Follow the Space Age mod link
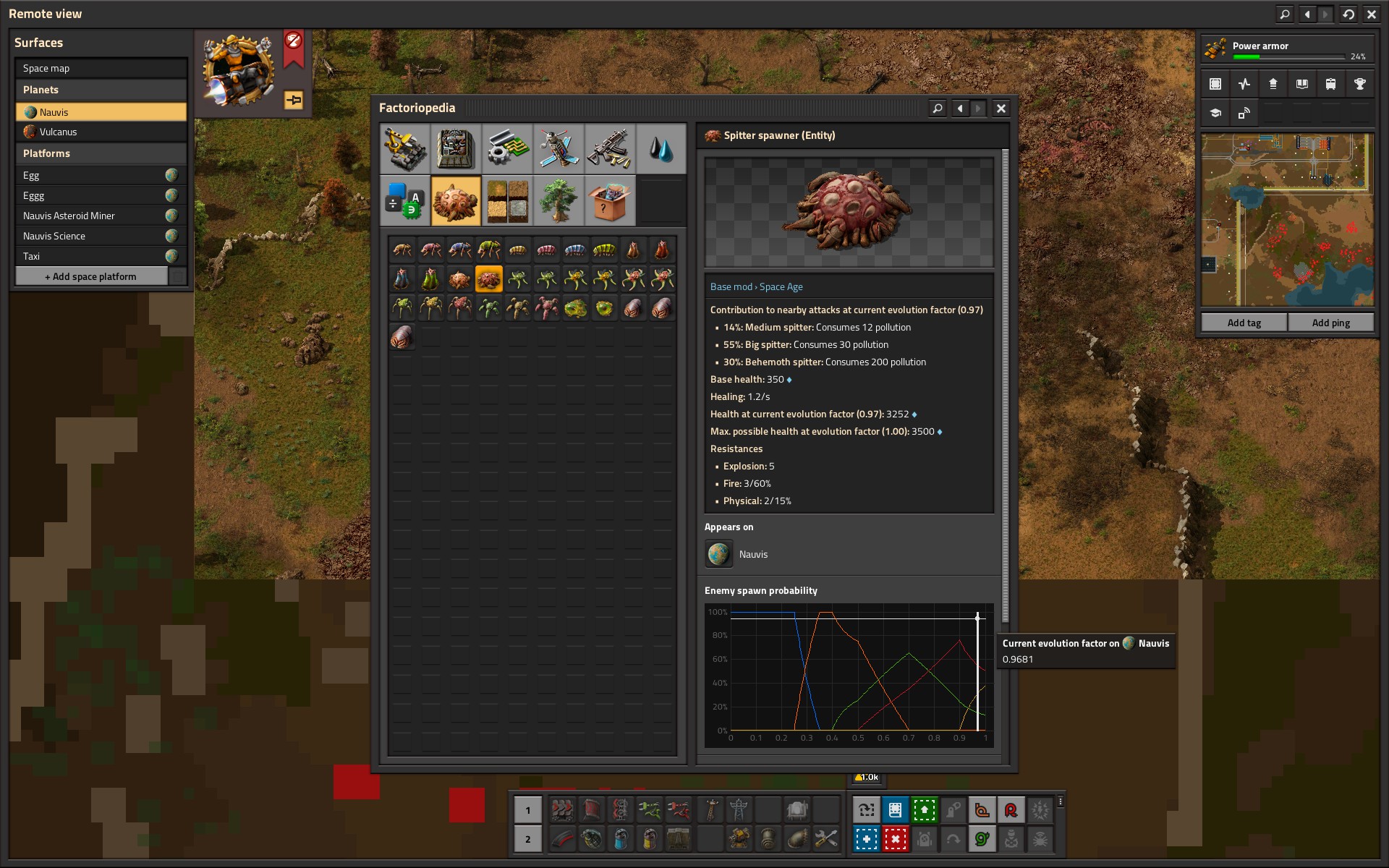 (x=781, y=286)
